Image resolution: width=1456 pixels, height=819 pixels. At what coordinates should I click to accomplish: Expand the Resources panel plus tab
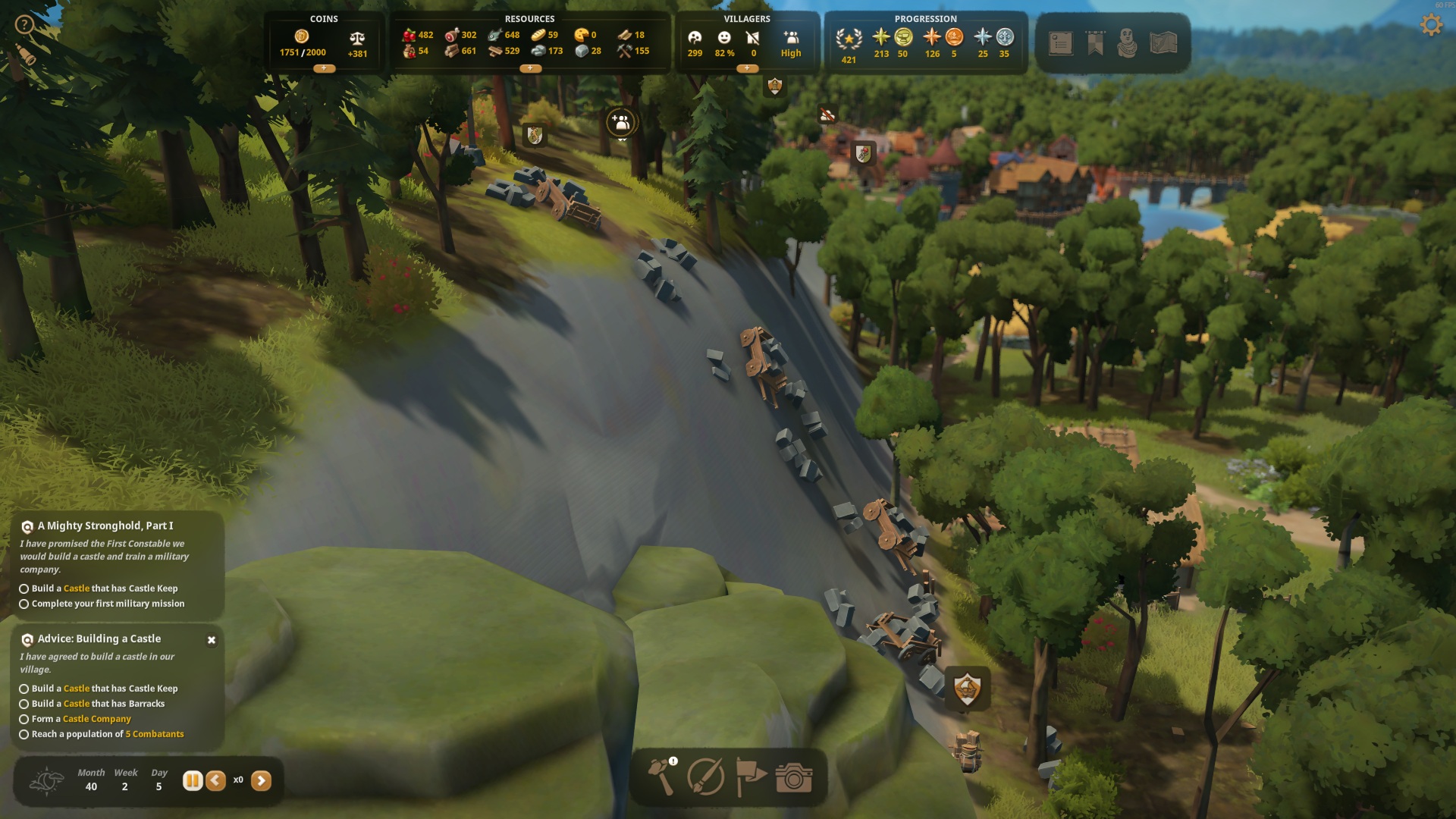click(530, 68)
